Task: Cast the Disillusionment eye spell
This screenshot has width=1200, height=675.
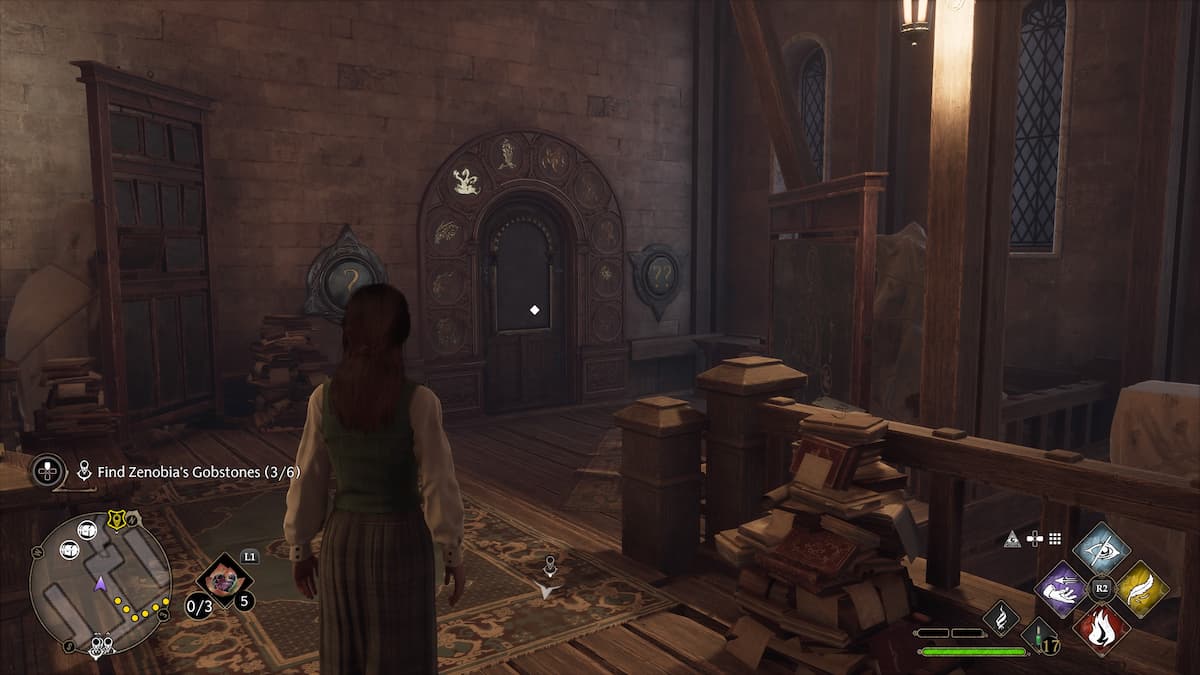Action: pyautogui.click(x=1101, y=547)
